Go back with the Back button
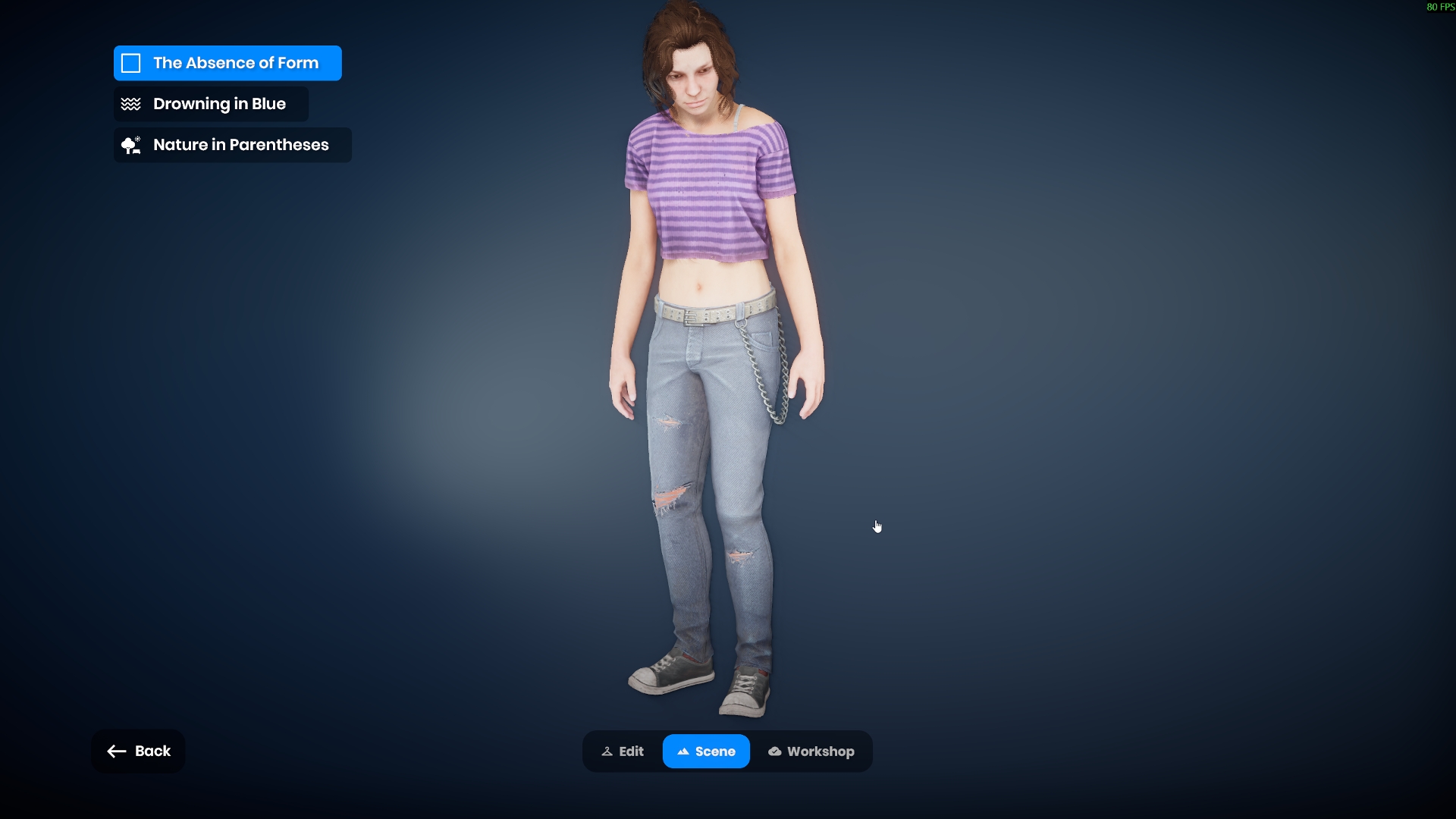The height and width of the screenshot is (819, 1456). coord(138,751)
